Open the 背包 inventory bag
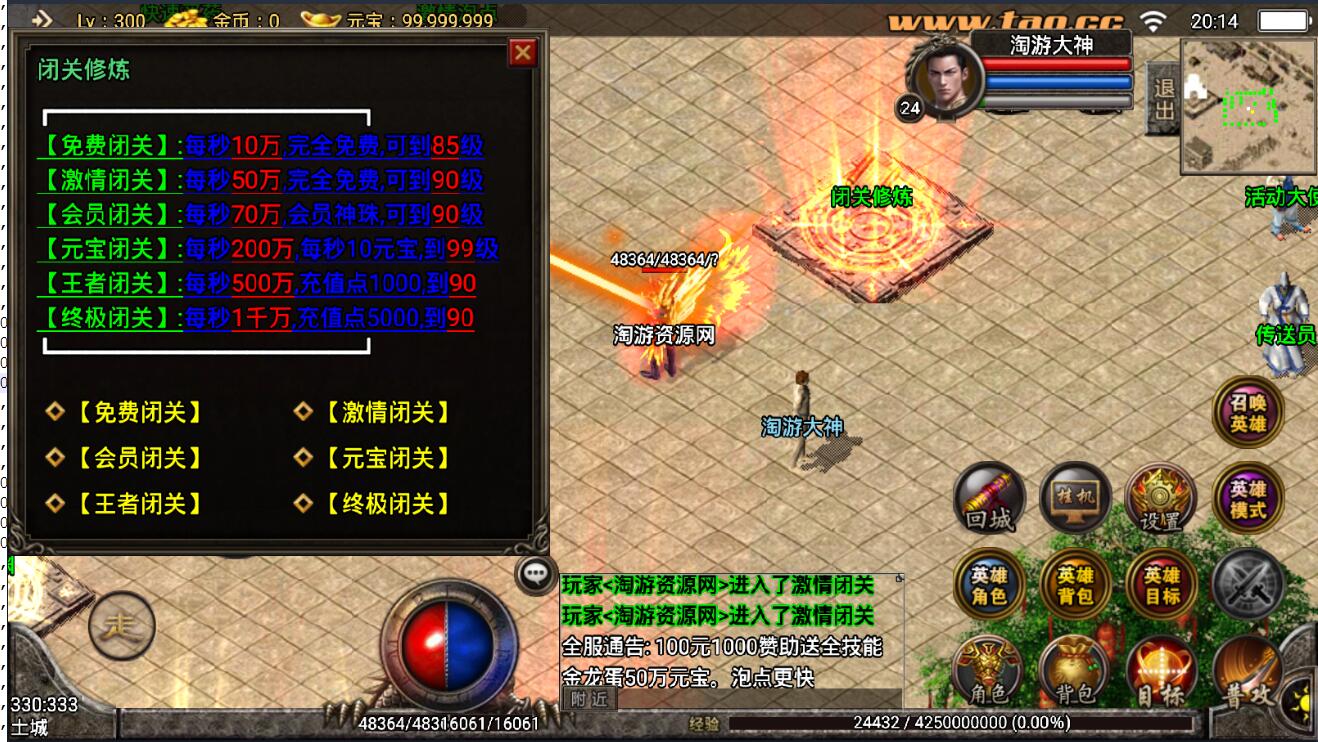Viewport: 1318px width, 742px height. tap(1074, 671)
